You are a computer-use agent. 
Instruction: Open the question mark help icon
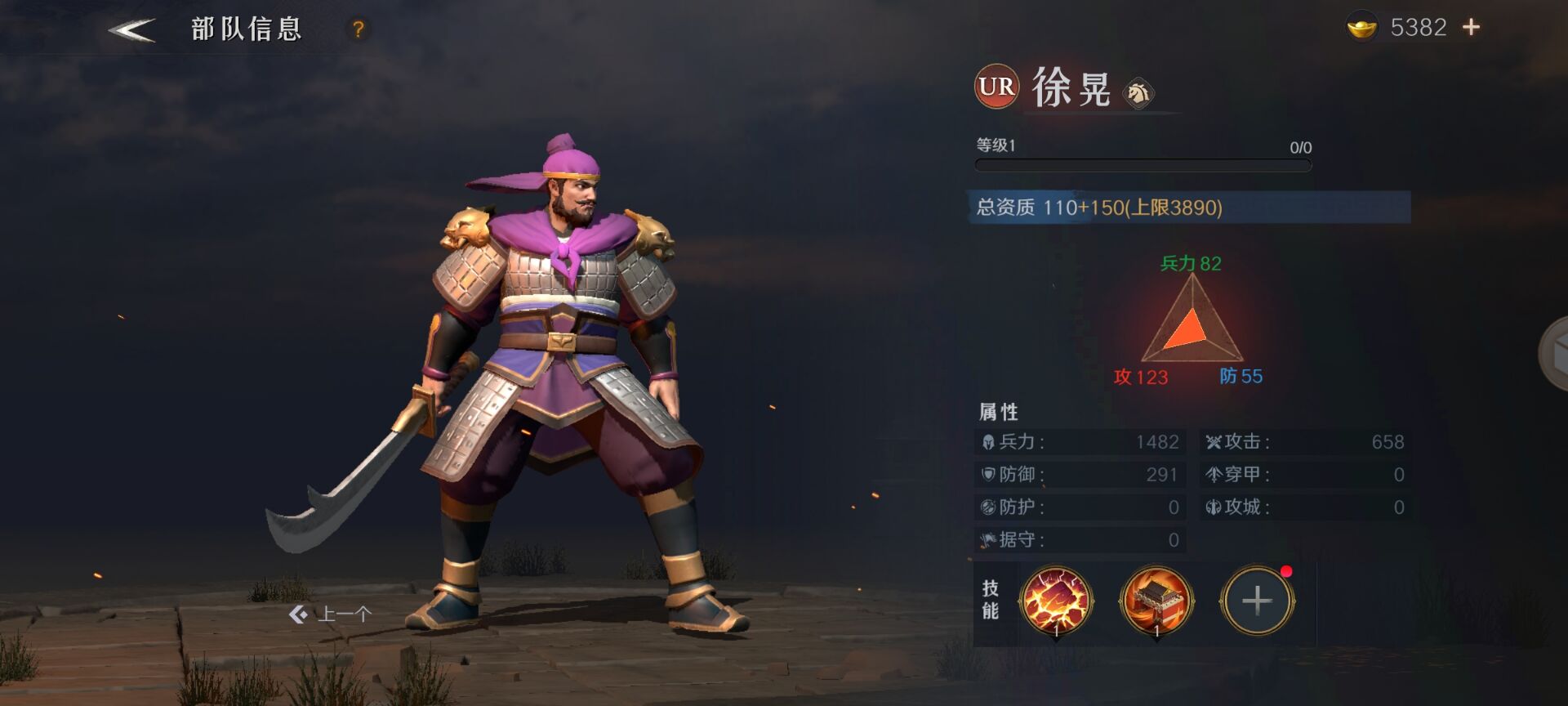pos(358,29)
